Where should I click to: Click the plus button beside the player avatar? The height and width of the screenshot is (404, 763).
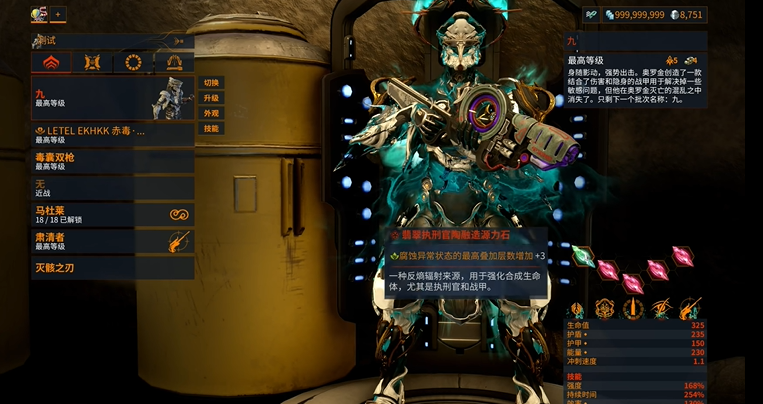[58, 14]
